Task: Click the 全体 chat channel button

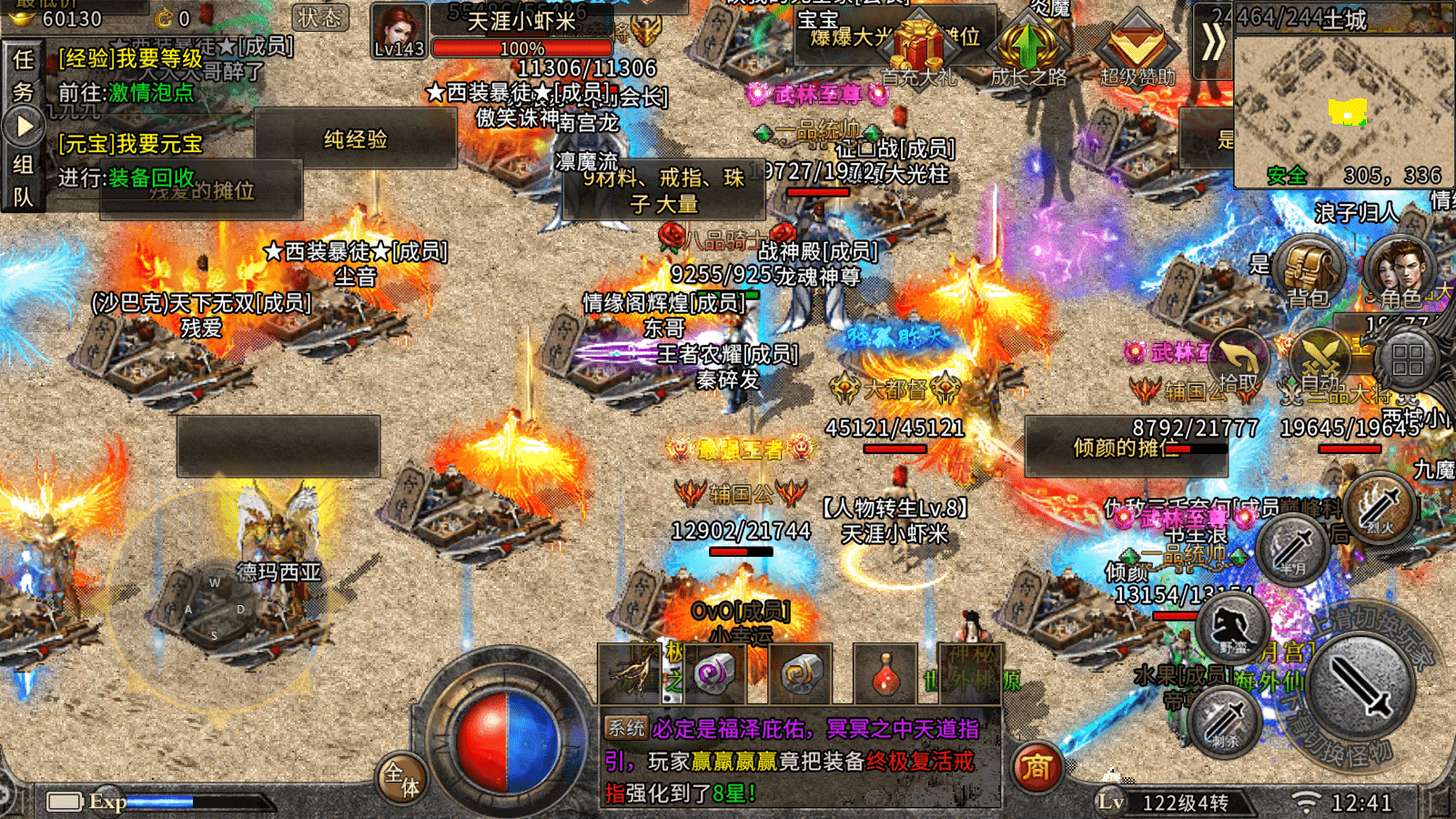Action: (x=401, y=778)
